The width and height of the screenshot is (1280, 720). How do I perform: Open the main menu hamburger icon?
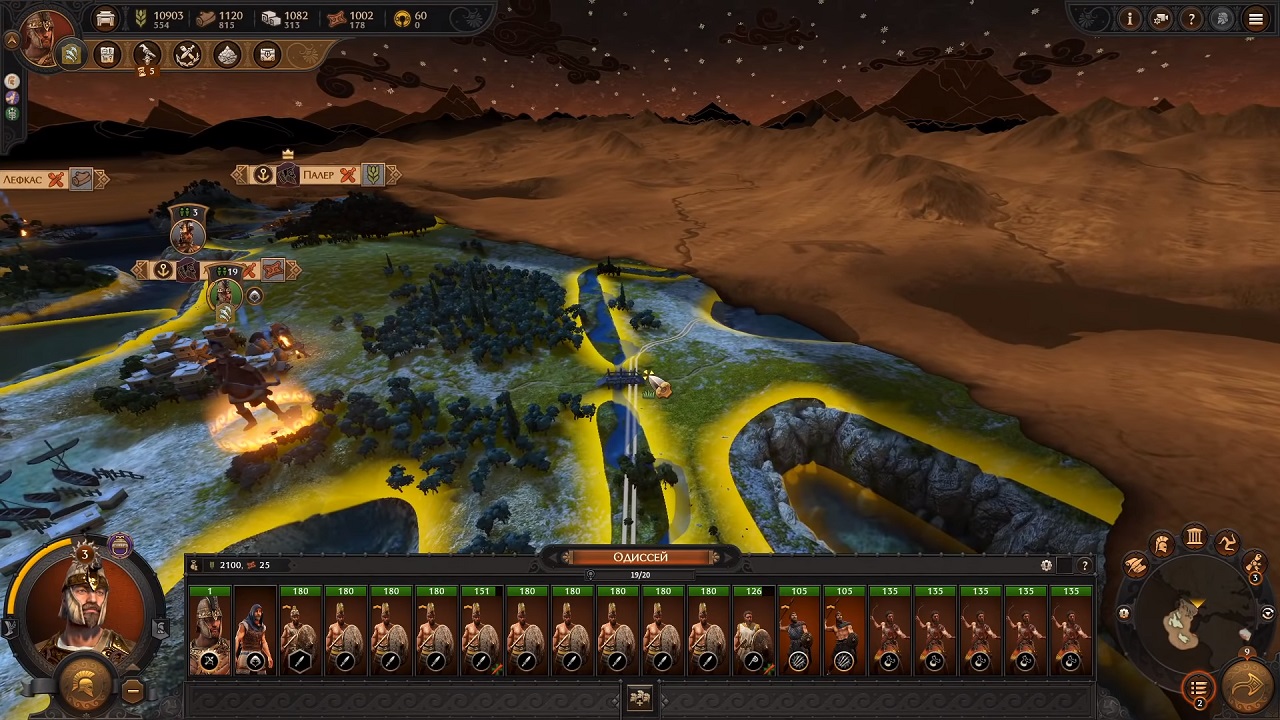coord(1256,18)
